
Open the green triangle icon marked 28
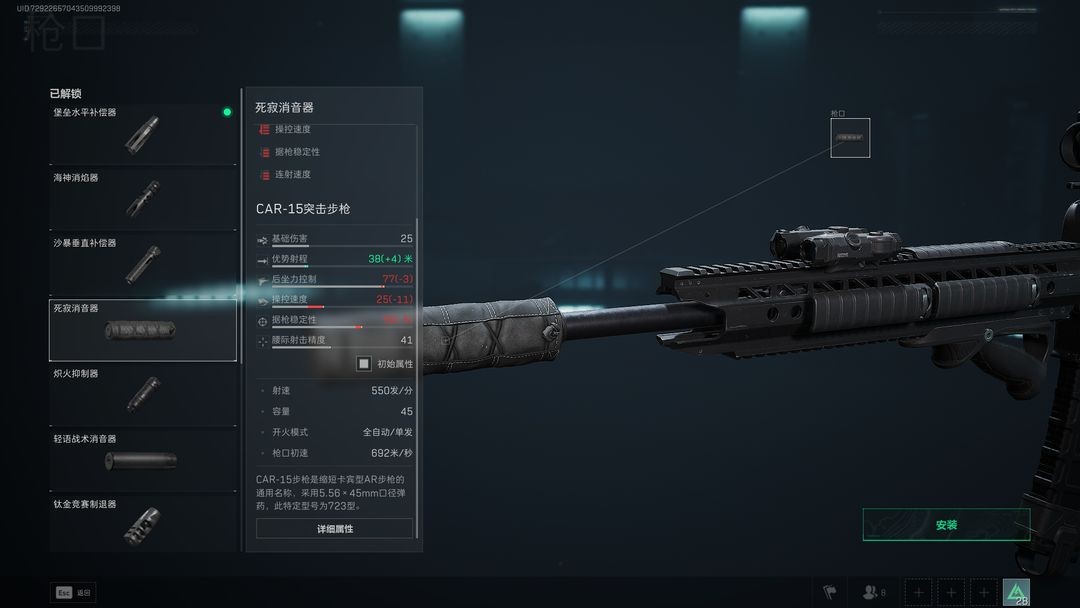tap(1016, 592)
